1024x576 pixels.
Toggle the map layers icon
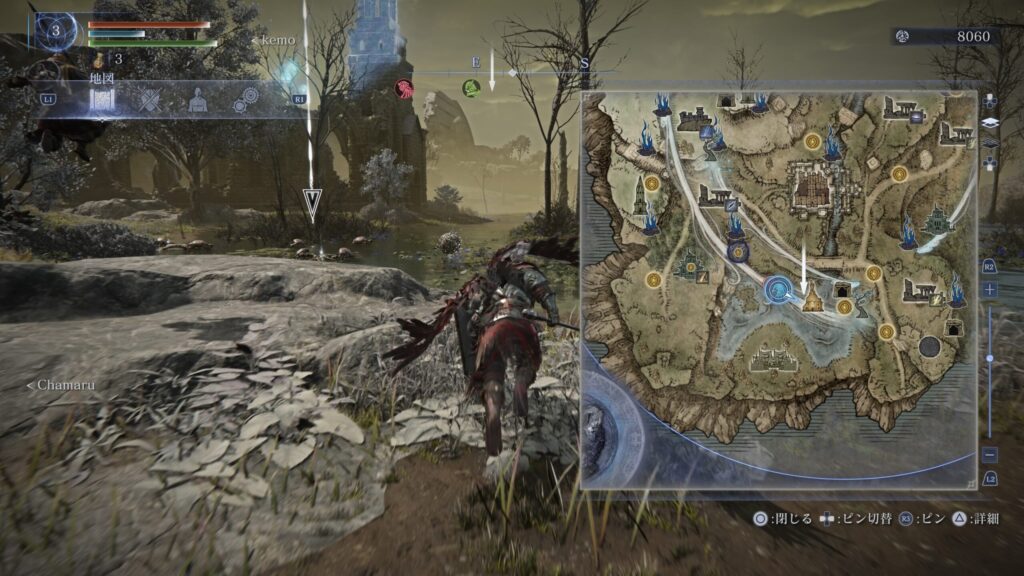pos(989,122)
